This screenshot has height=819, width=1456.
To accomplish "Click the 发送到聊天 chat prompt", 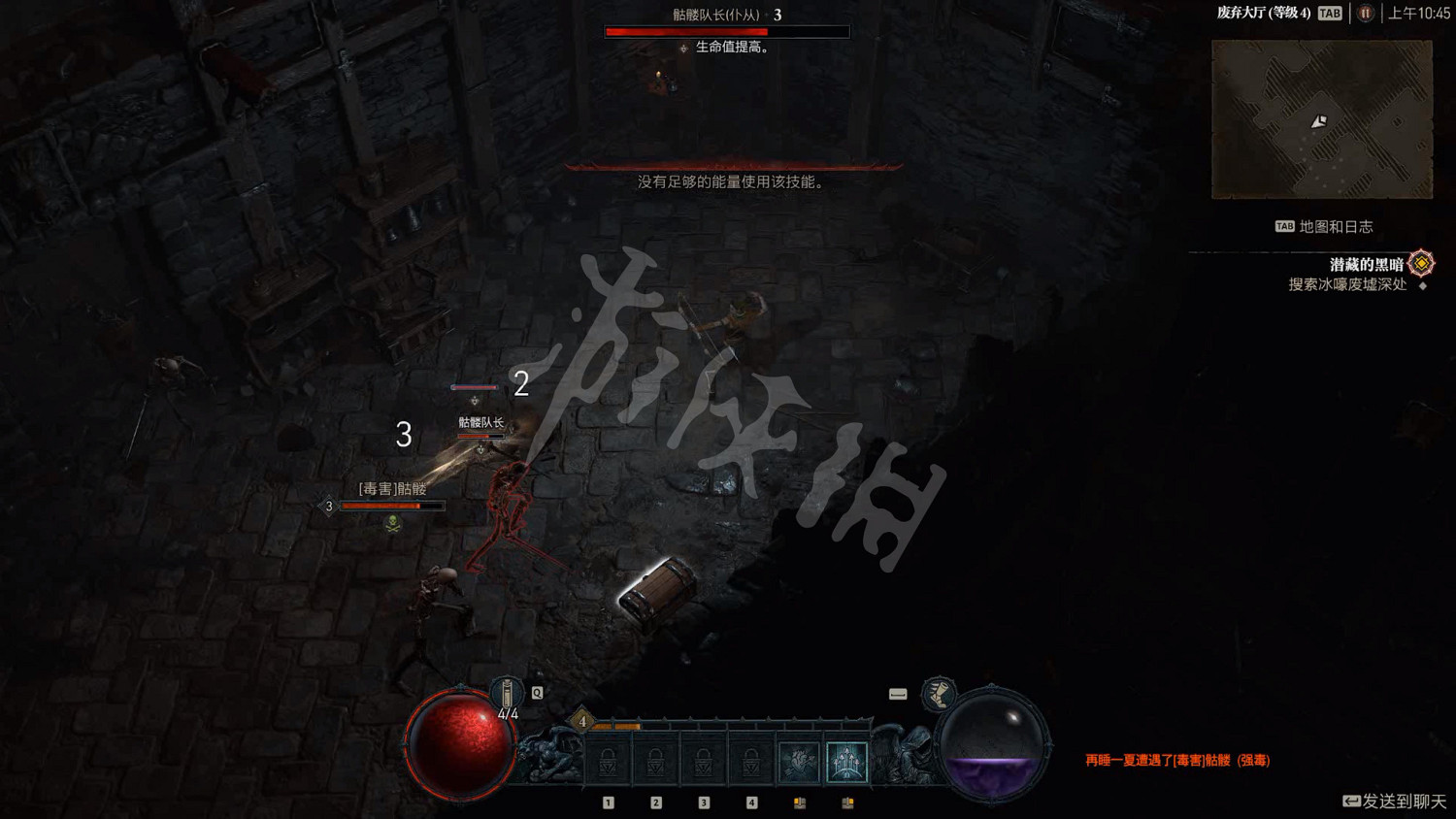I will (1390, 801).
